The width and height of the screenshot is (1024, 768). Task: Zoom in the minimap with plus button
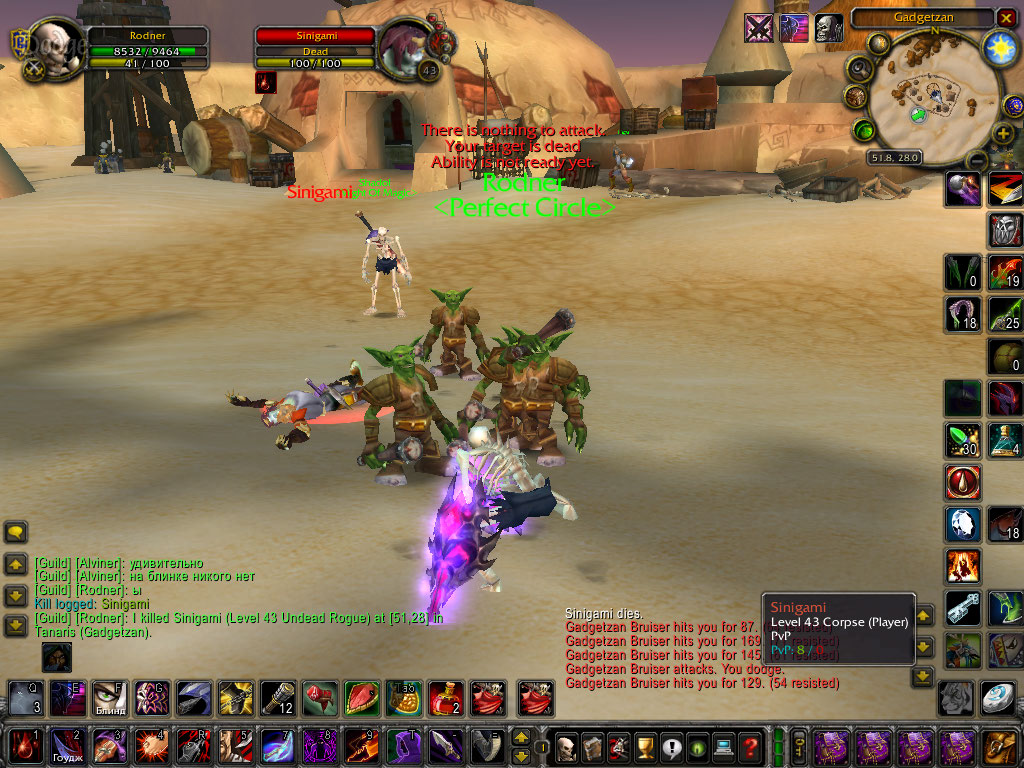[x=1003, y=133]
